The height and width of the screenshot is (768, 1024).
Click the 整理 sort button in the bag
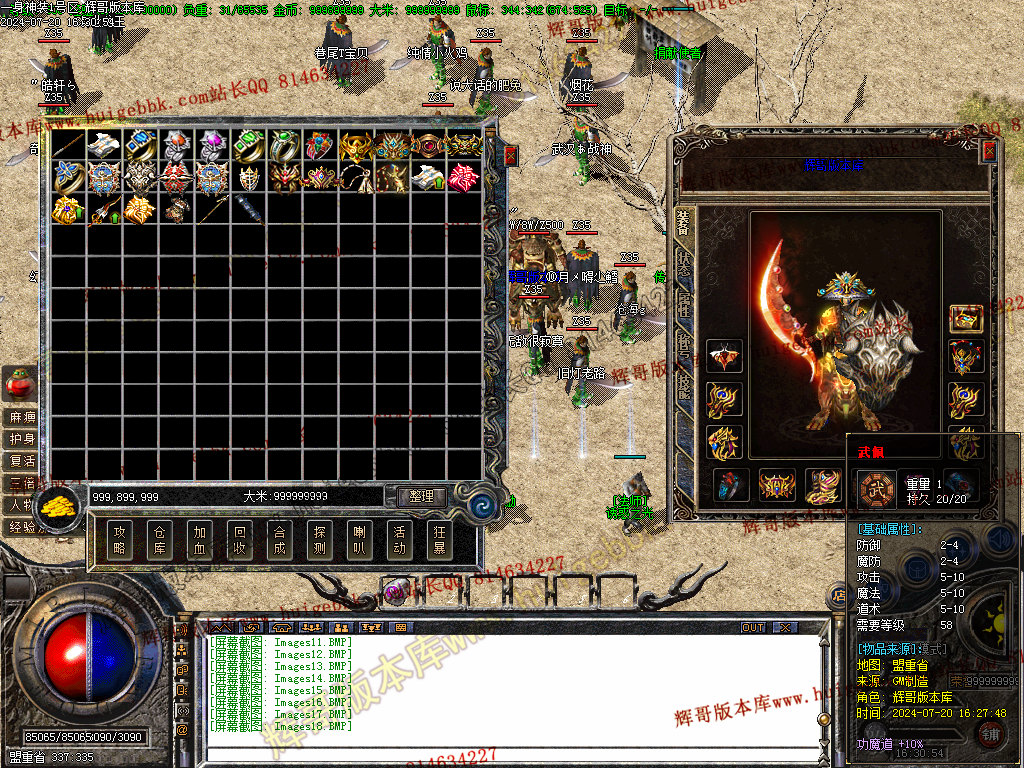pos(421,496)
